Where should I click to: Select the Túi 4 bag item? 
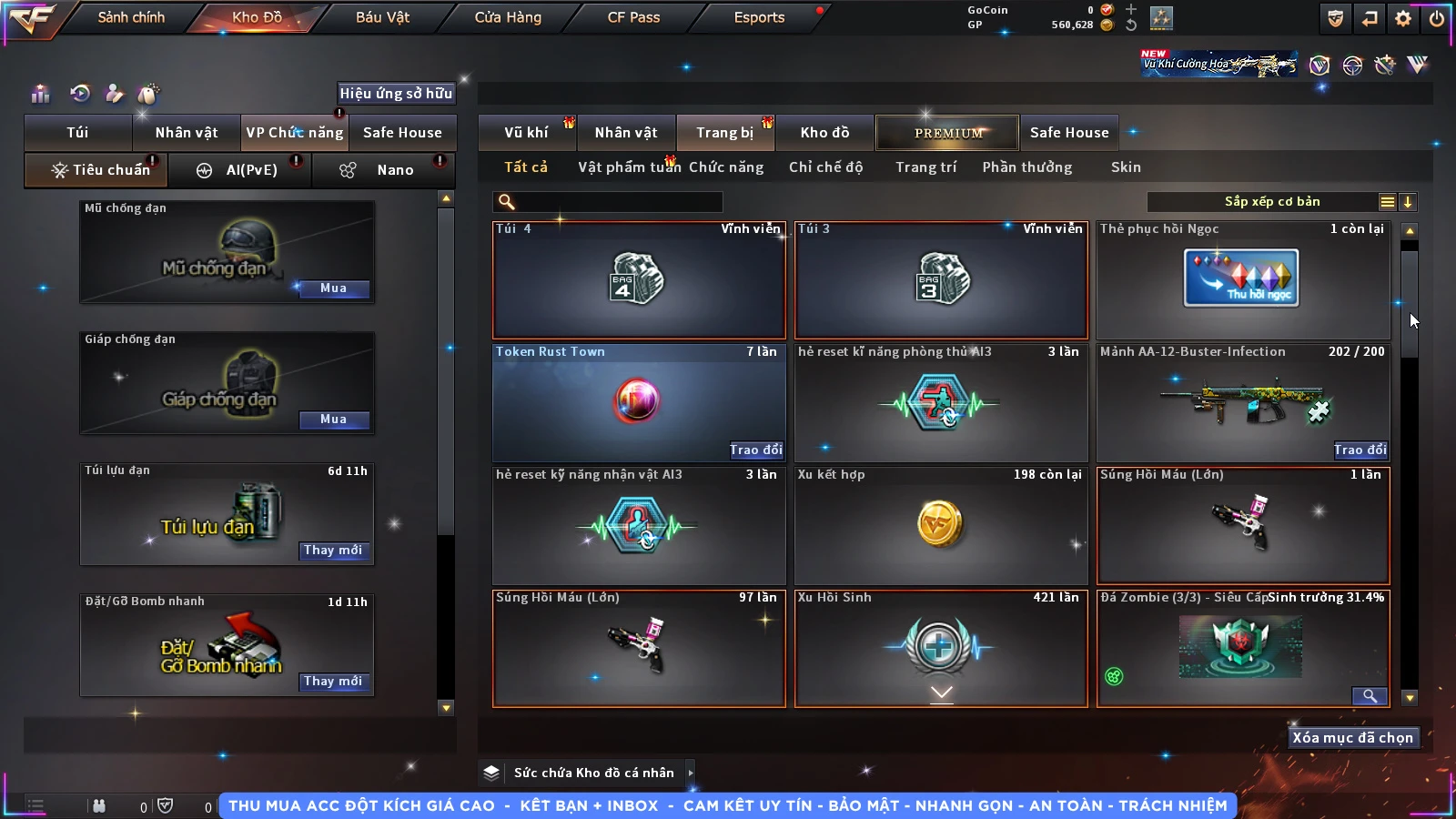point(639,280)
